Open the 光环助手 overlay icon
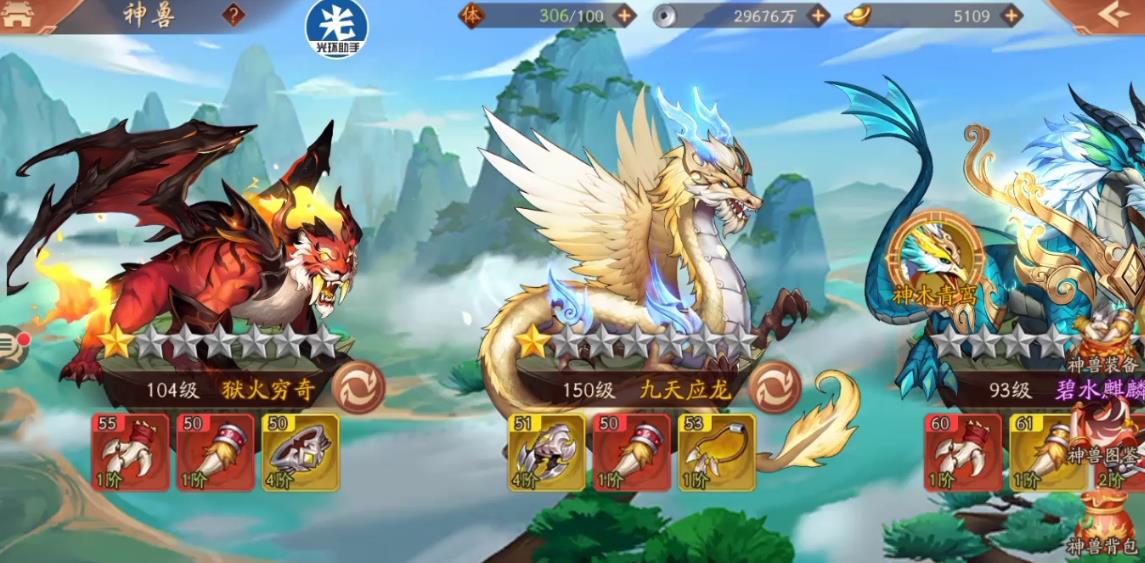1145x563 pixels. (336, 29)
